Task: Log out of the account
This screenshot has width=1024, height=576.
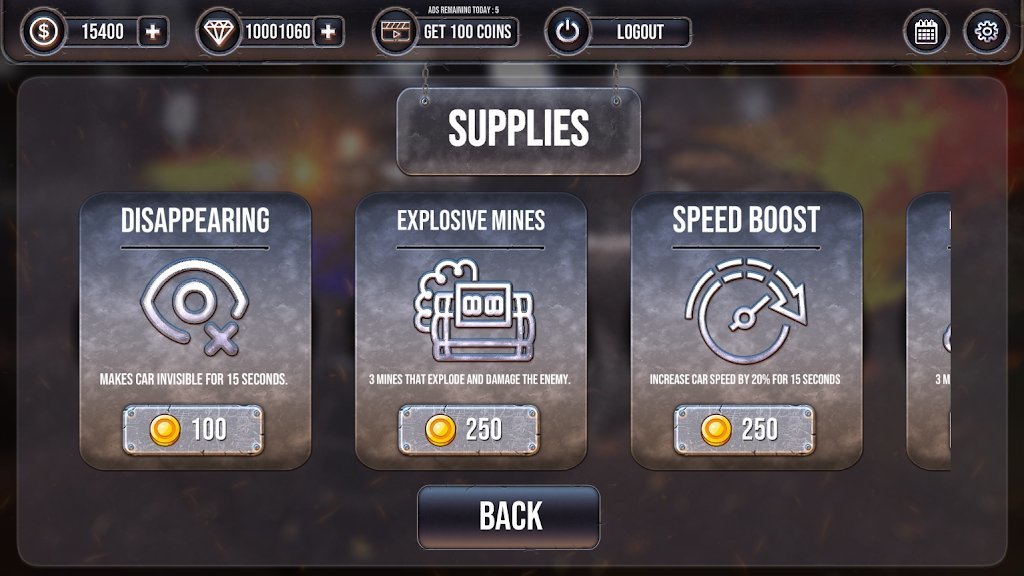Action: point(639,32)
